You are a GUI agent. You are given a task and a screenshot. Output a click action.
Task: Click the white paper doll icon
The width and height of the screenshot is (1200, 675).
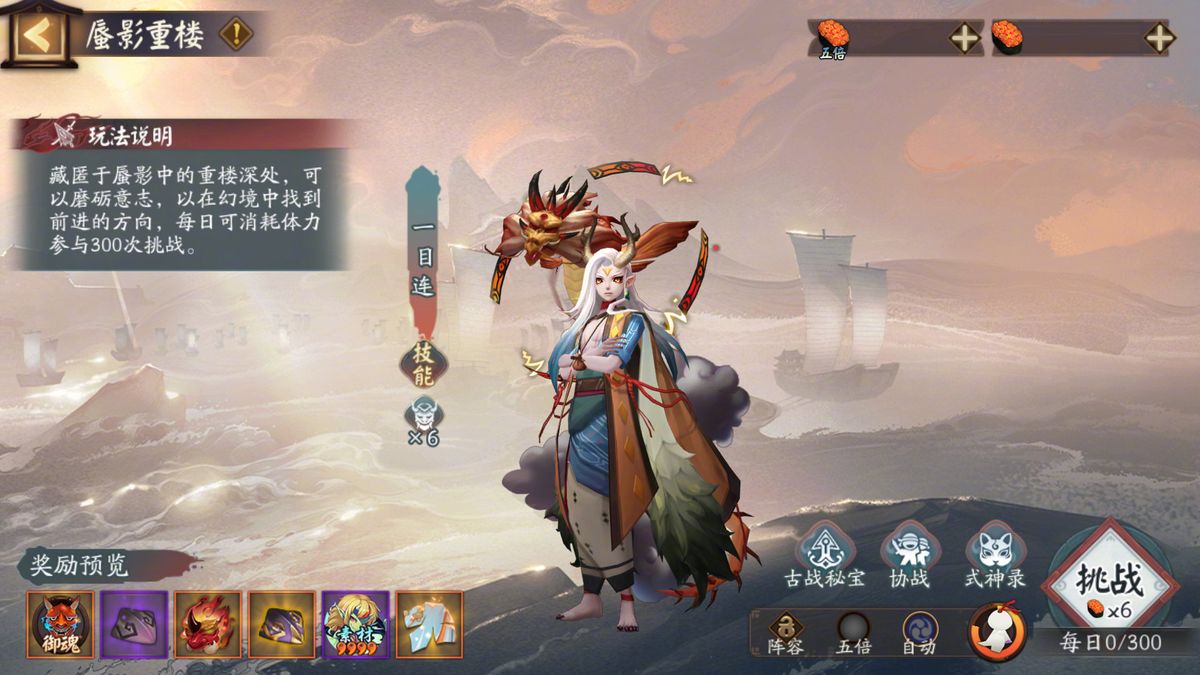(x=997, y=632)
